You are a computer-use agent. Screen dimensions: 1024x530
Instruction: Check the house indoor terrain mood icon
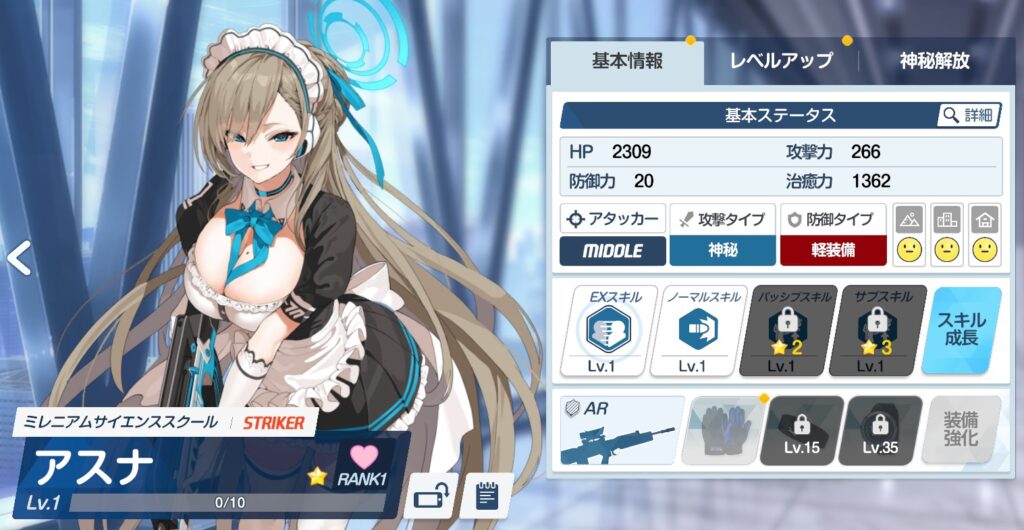pos(985,236)
